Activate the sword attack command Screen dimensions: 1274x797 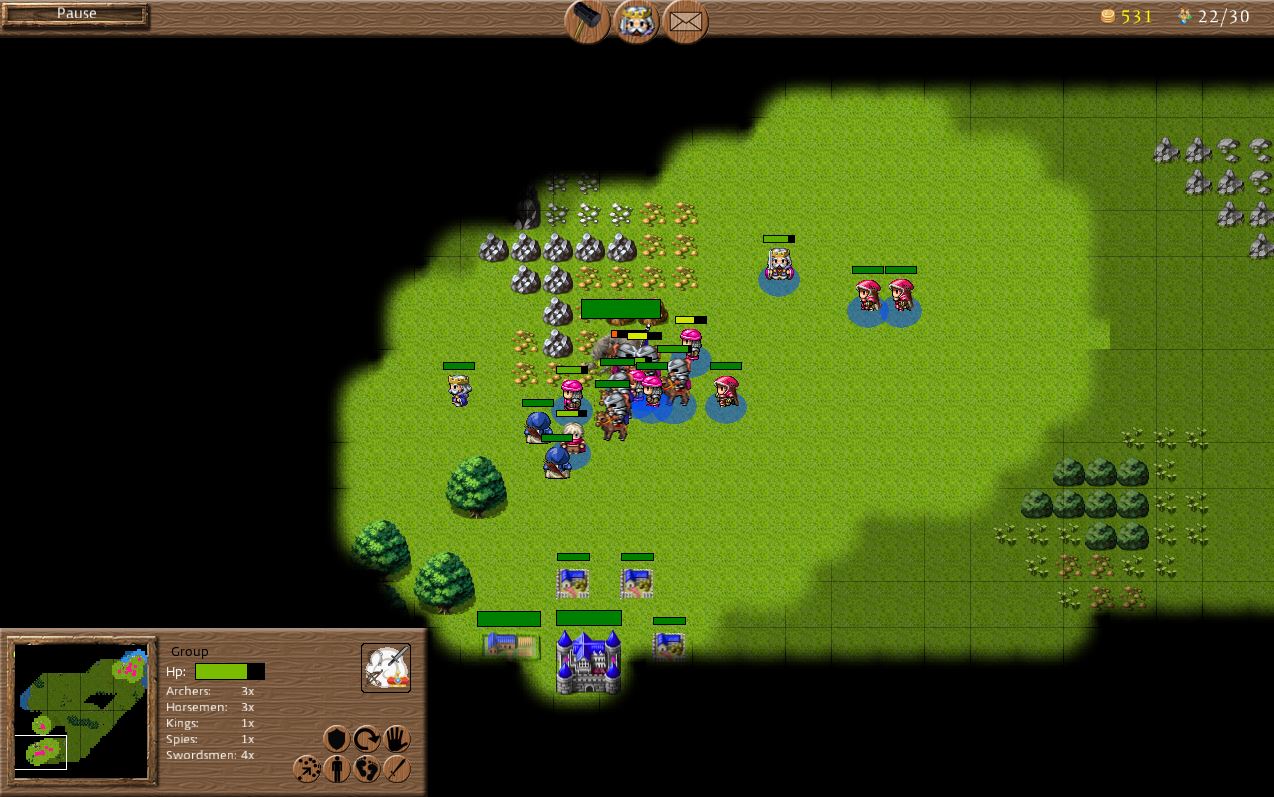point(397,769)
